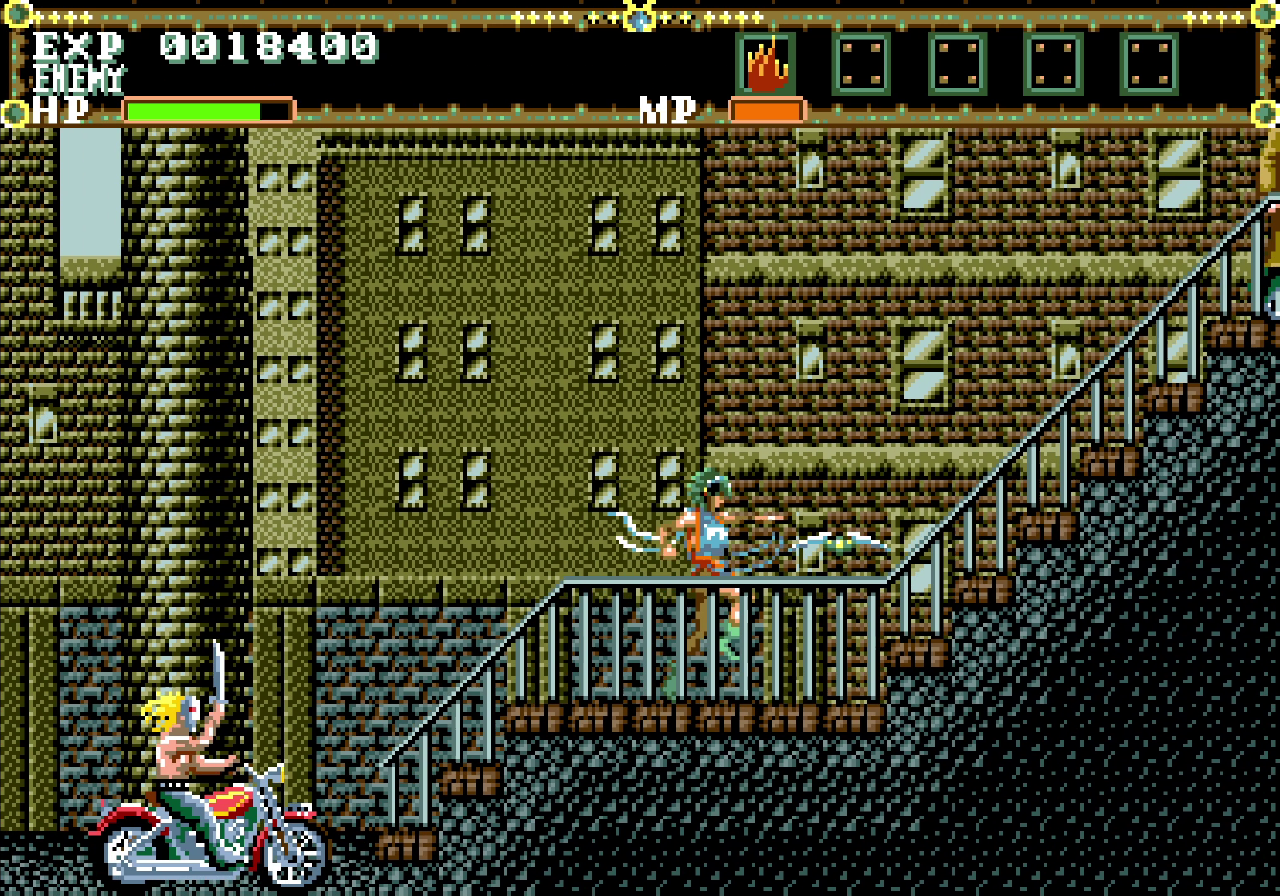
Task: Click the orange MP gauge
Action: pyautogui.click(x=768, y=111)
